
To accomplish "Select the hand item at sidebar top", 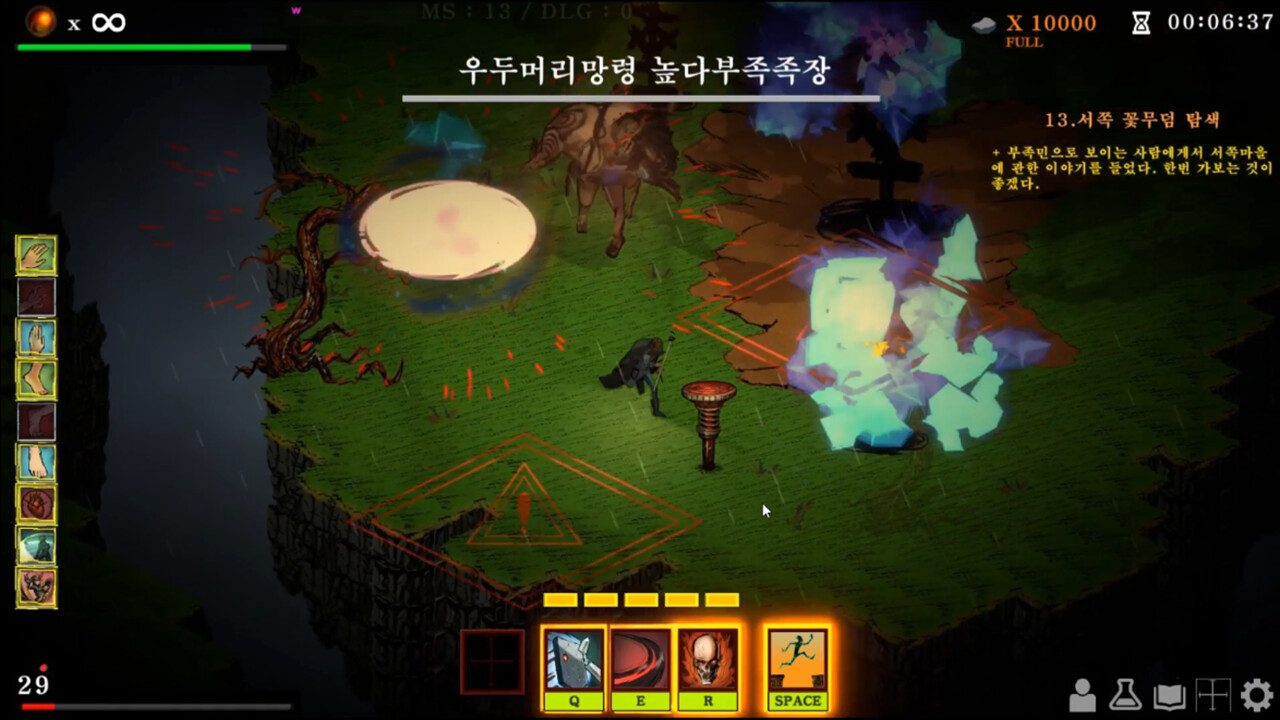I will [x=35, y=255].
